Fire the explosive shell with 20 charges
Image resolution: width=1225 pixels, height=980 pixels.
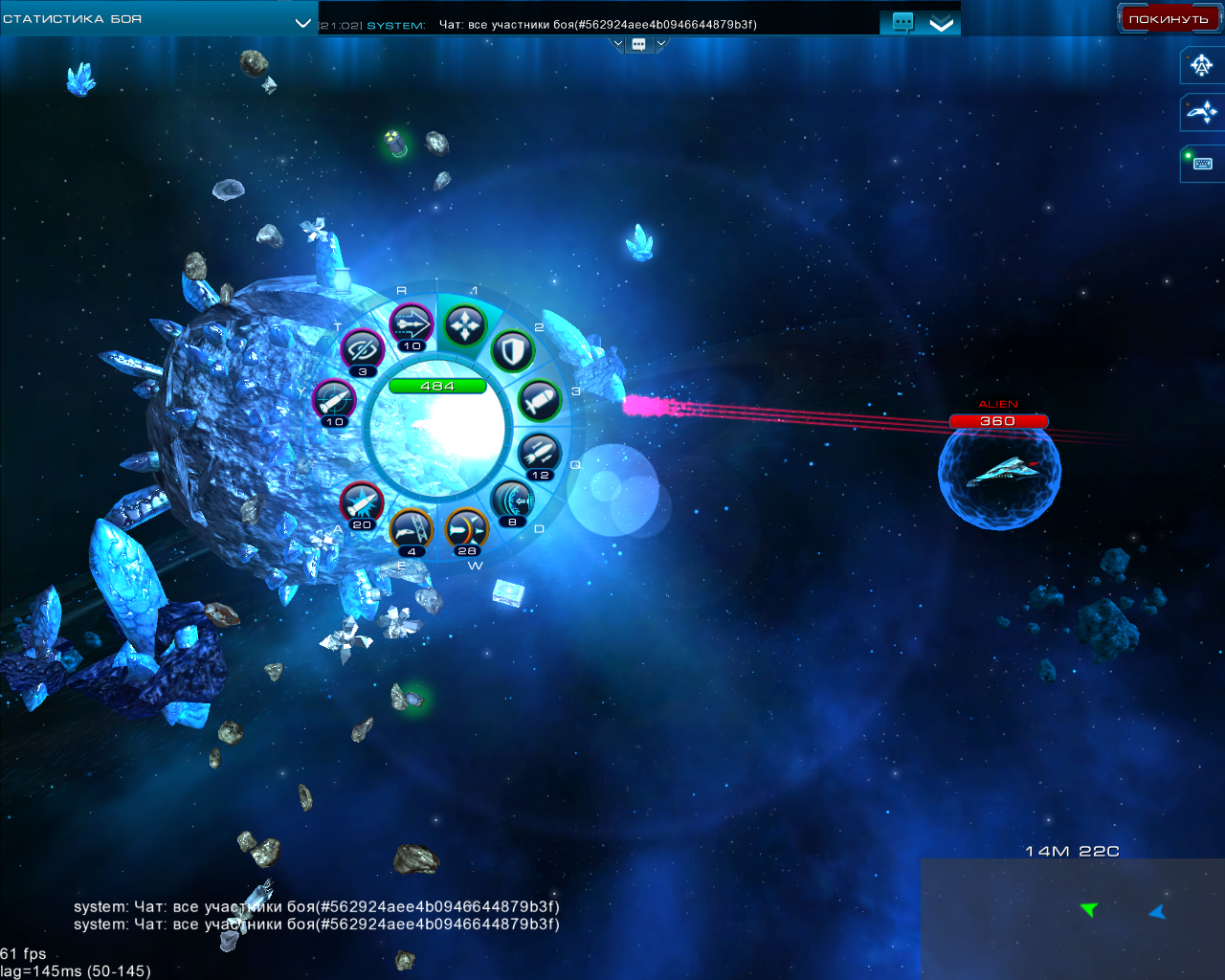click(362, 502)
